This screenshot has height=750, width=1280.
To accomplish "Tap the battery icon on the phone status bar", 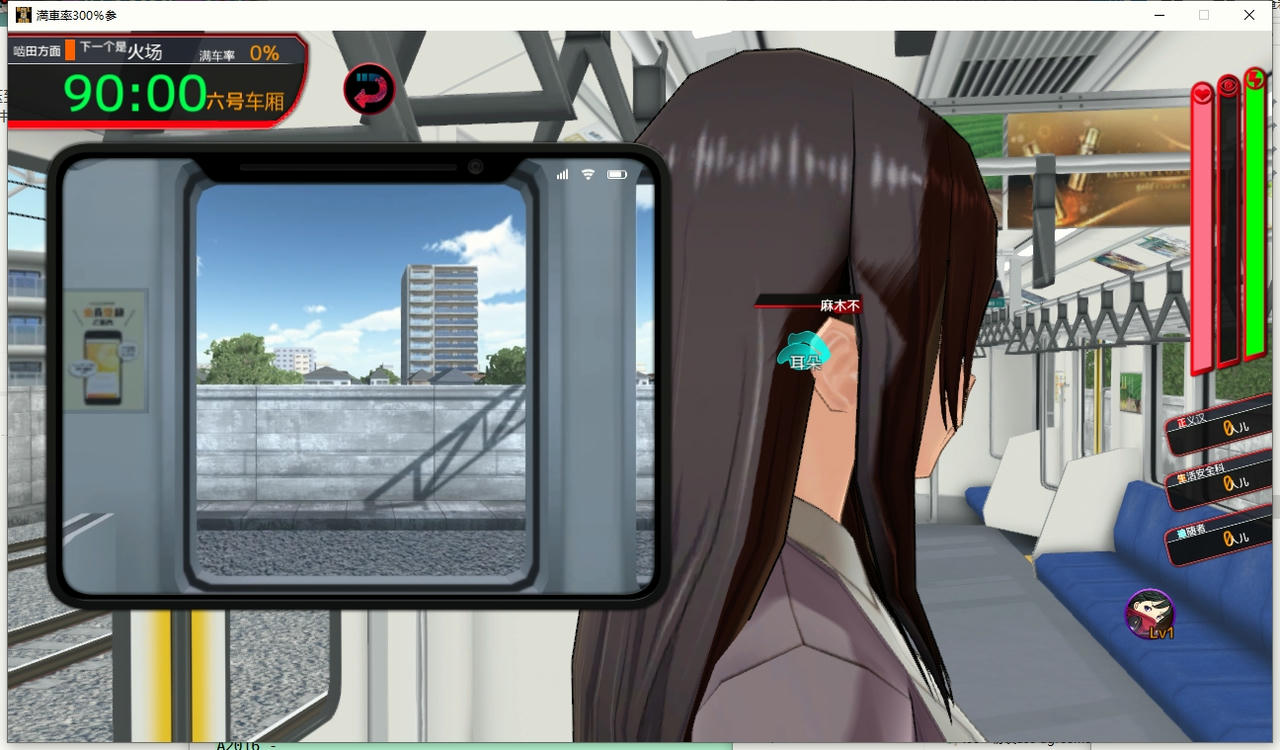I will [x=617, y=173].
